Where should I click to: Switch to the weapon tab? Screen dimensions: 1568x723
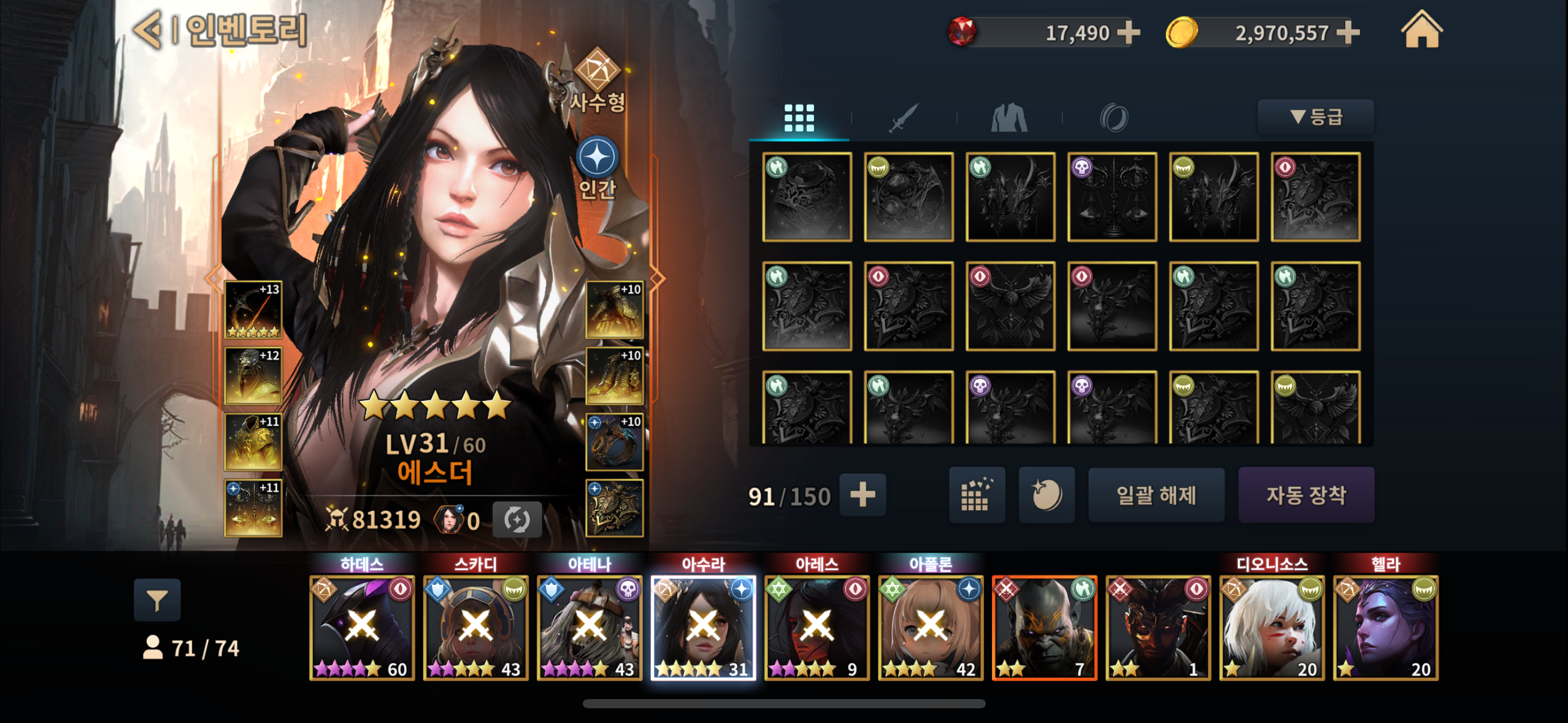(x=904, y=117)
